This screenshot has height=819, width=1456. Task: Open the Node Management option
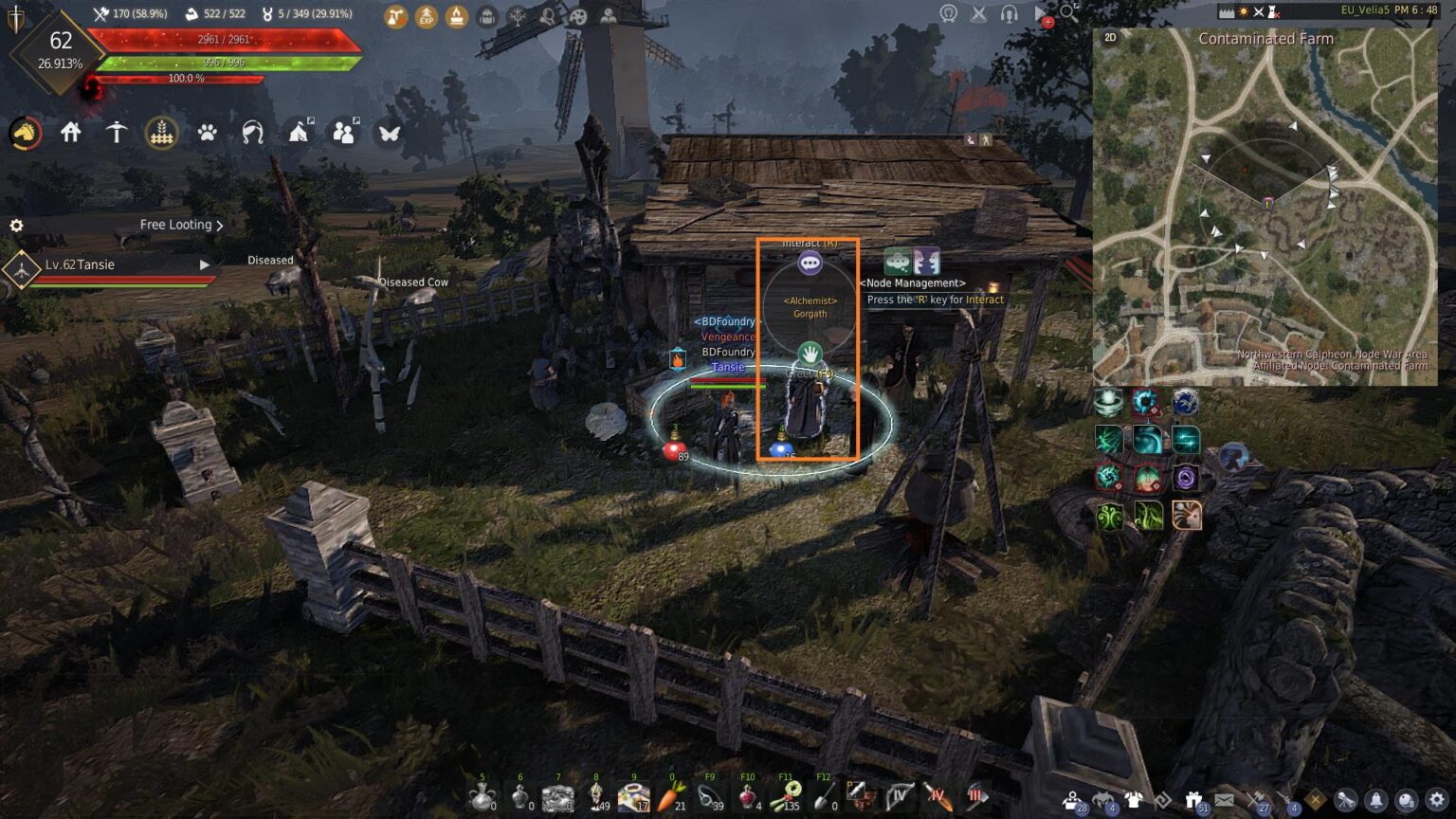click(912, 282)
